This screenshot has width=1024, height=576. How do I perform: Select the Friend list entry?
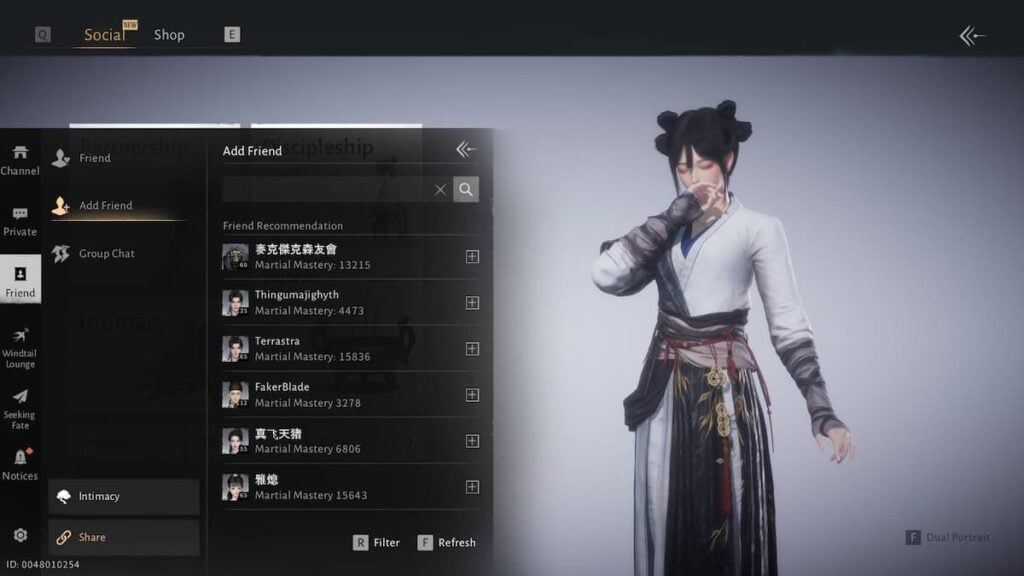point(95,158)
